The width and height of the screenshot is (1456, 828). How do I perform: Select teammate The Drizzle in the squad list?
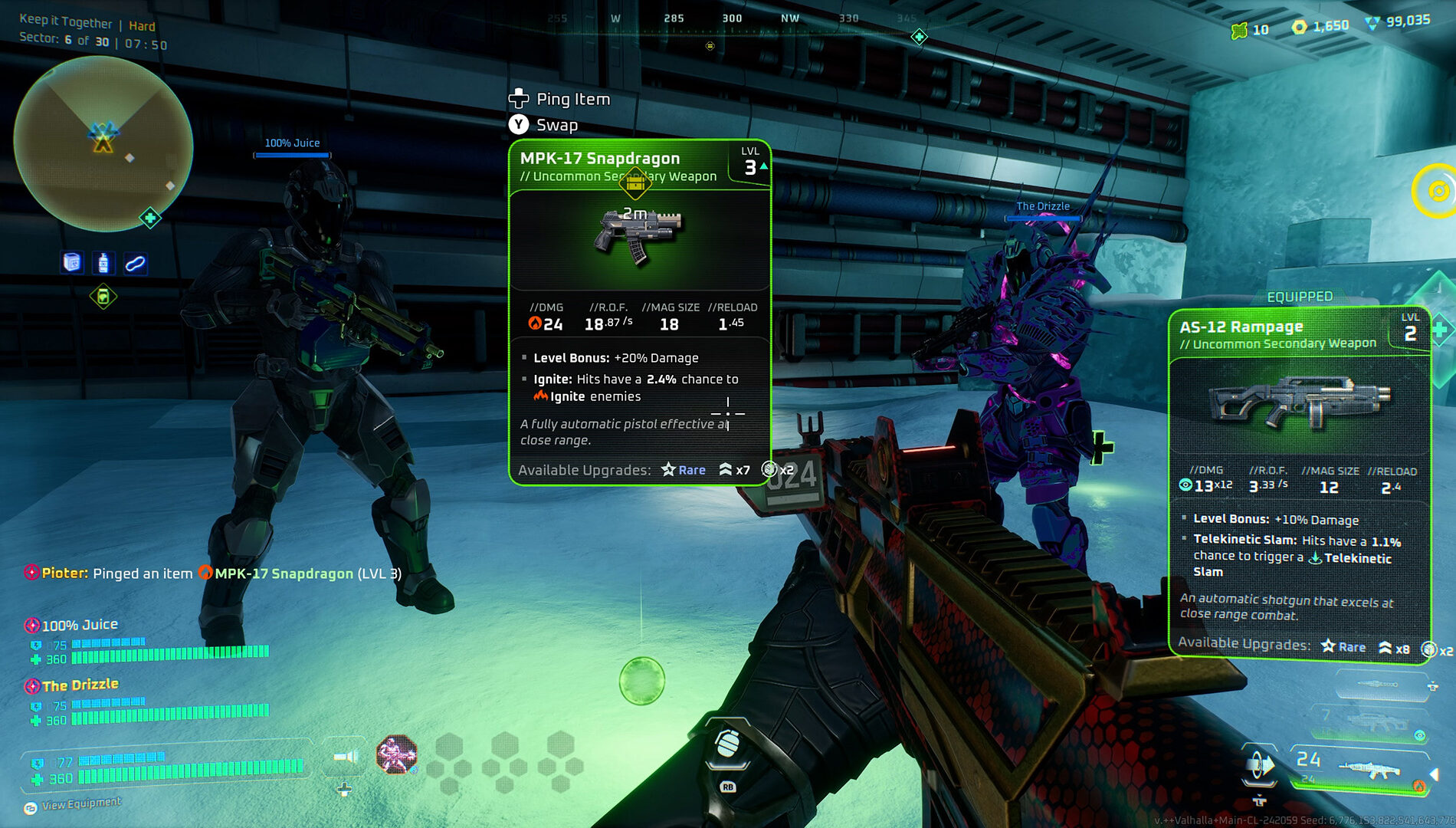pyautogui.click(x=80, y=685)
